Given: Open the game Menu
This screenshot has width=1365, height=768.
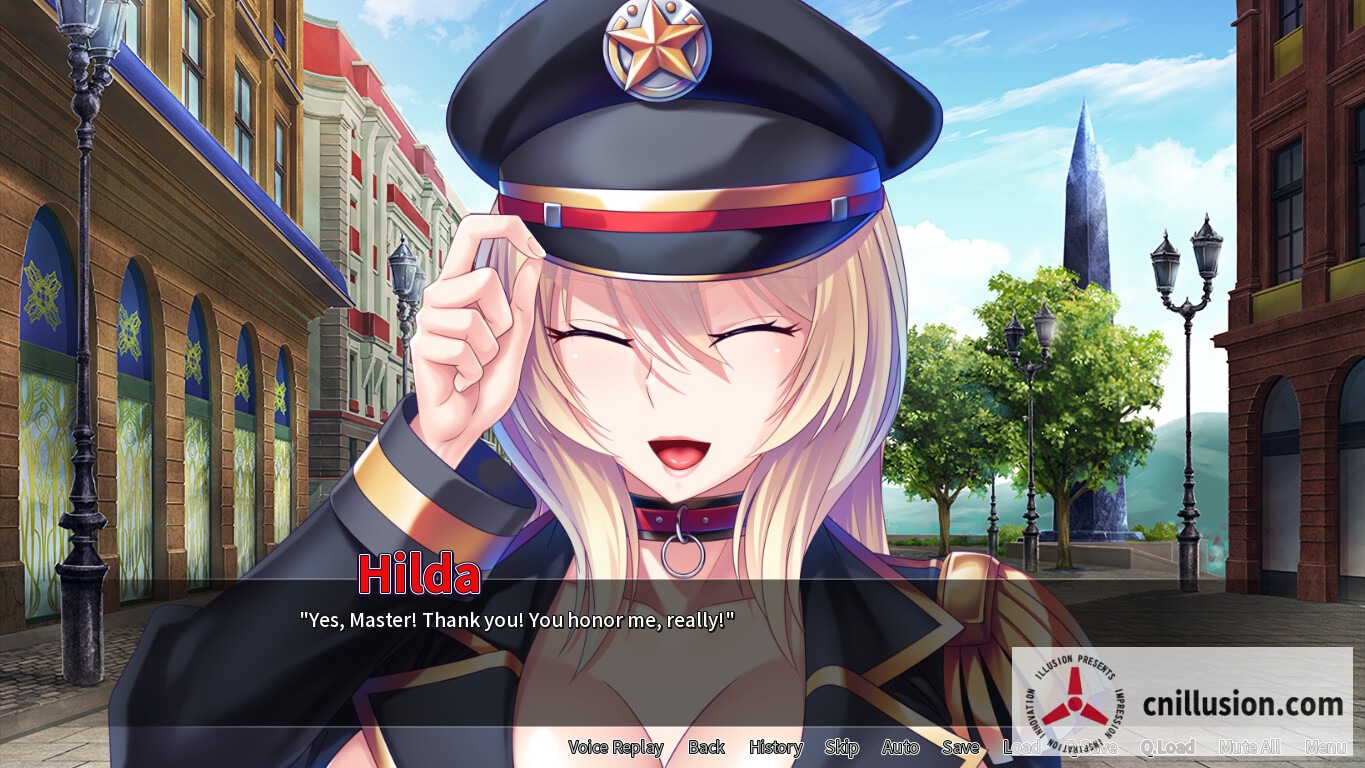Looking at the screenshot, I should pos(1327,747).
